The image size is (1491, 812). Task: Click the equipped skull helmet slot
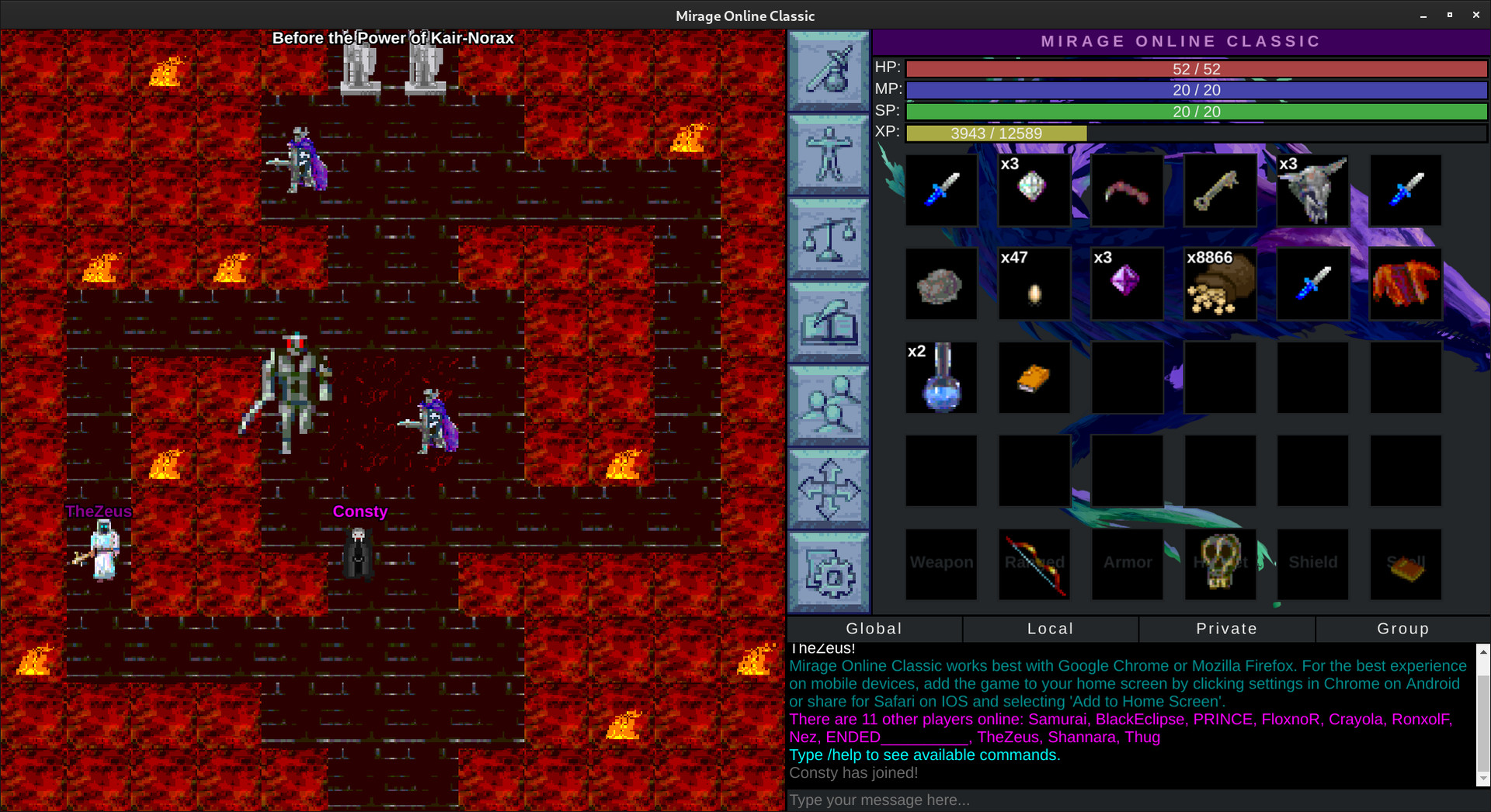click(1220, 564)
